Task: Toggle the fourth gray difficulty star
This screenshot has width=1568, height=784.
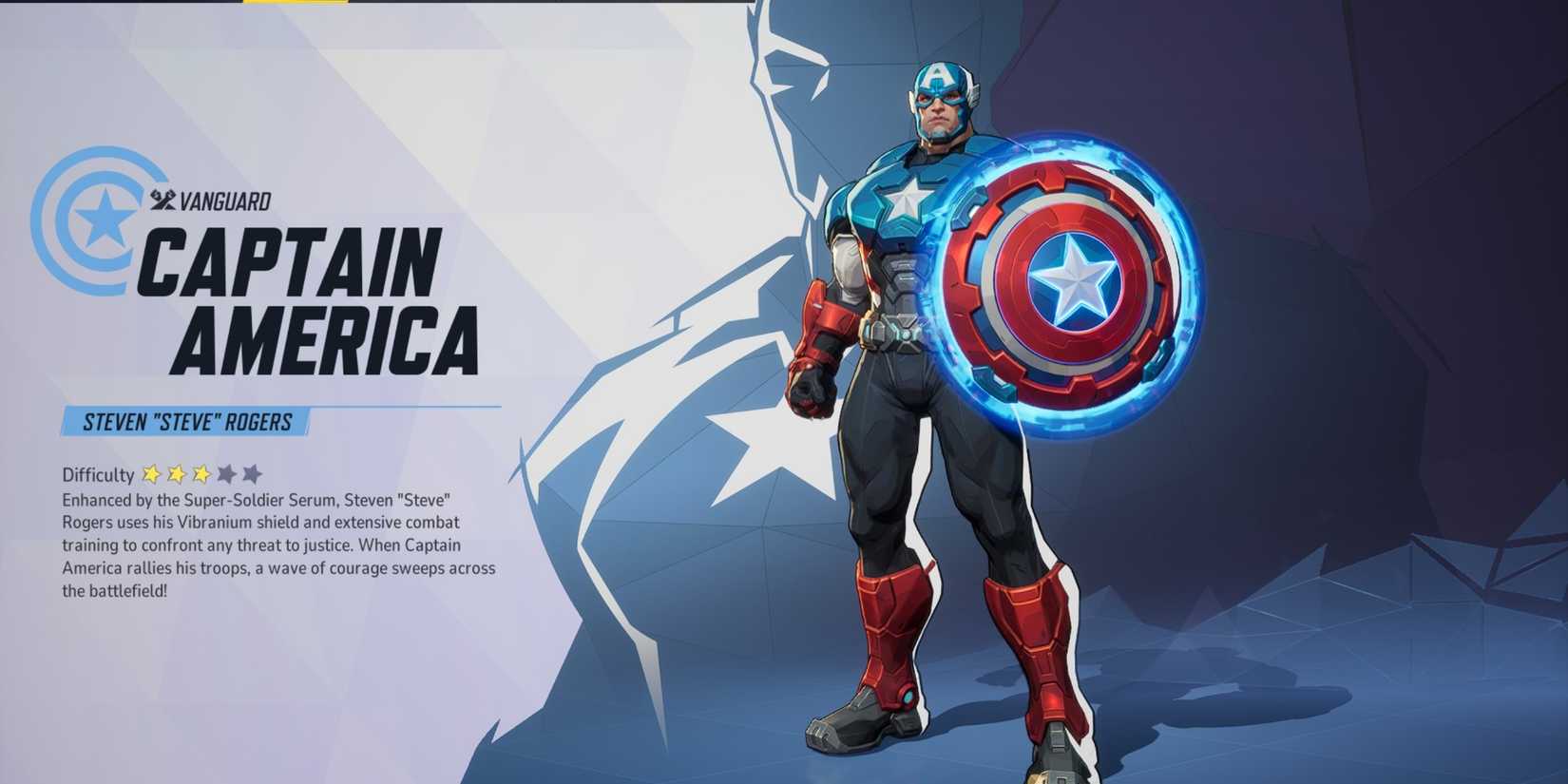Action: (224, 473)
